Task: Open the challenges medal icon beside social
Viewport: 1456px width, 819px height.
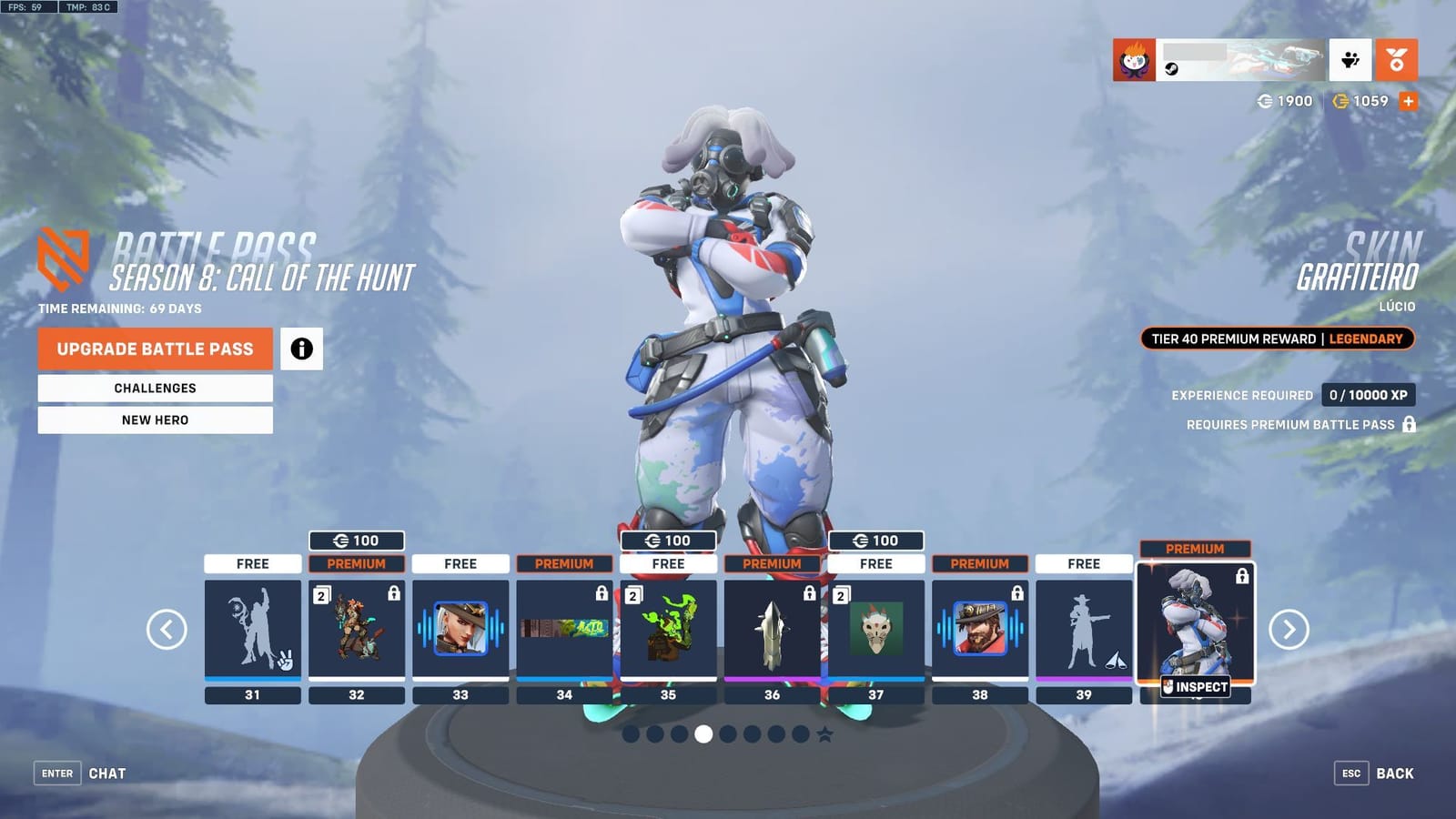Action: click(1399, 59)
